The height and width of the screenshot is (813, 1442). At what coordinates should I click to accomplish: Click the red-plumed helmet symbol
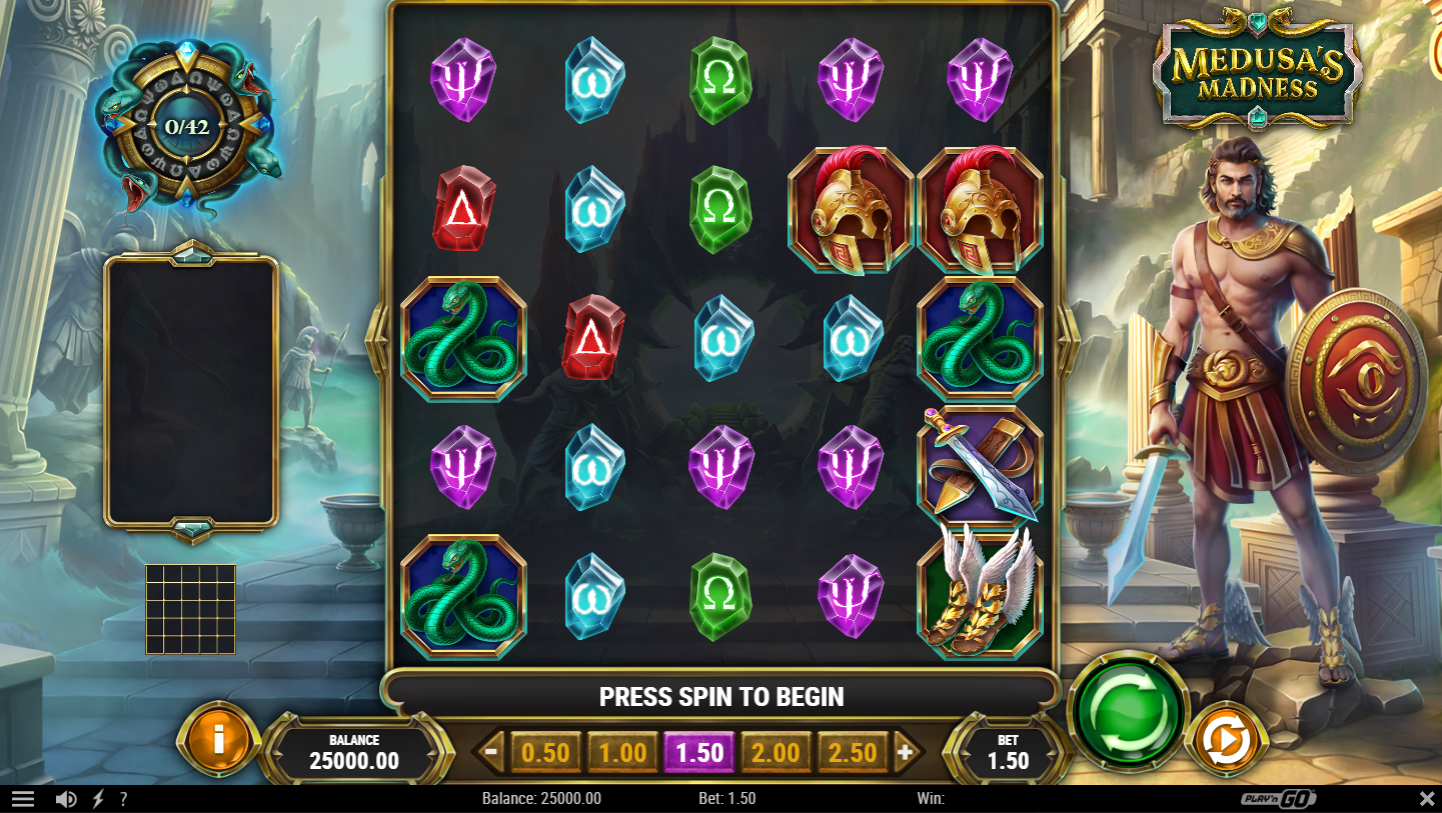852,209
